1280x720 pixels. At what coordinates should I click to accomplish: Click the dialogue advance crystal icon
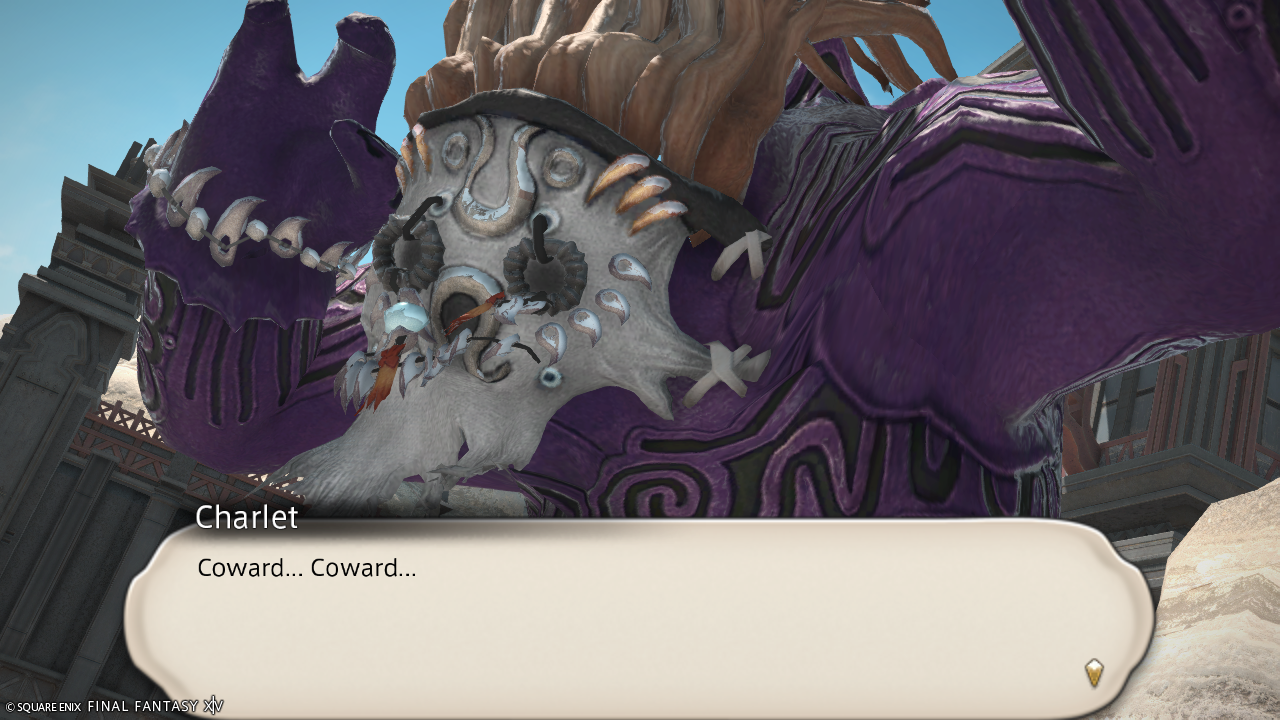click(x=1094, y=672)
